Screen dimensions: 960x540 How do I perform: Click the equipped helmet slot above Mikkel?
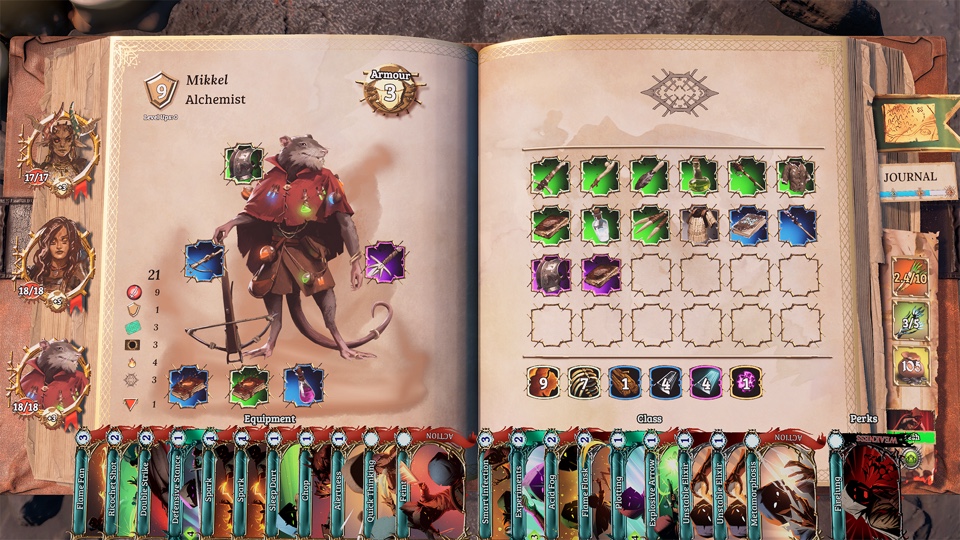(242, 163)
